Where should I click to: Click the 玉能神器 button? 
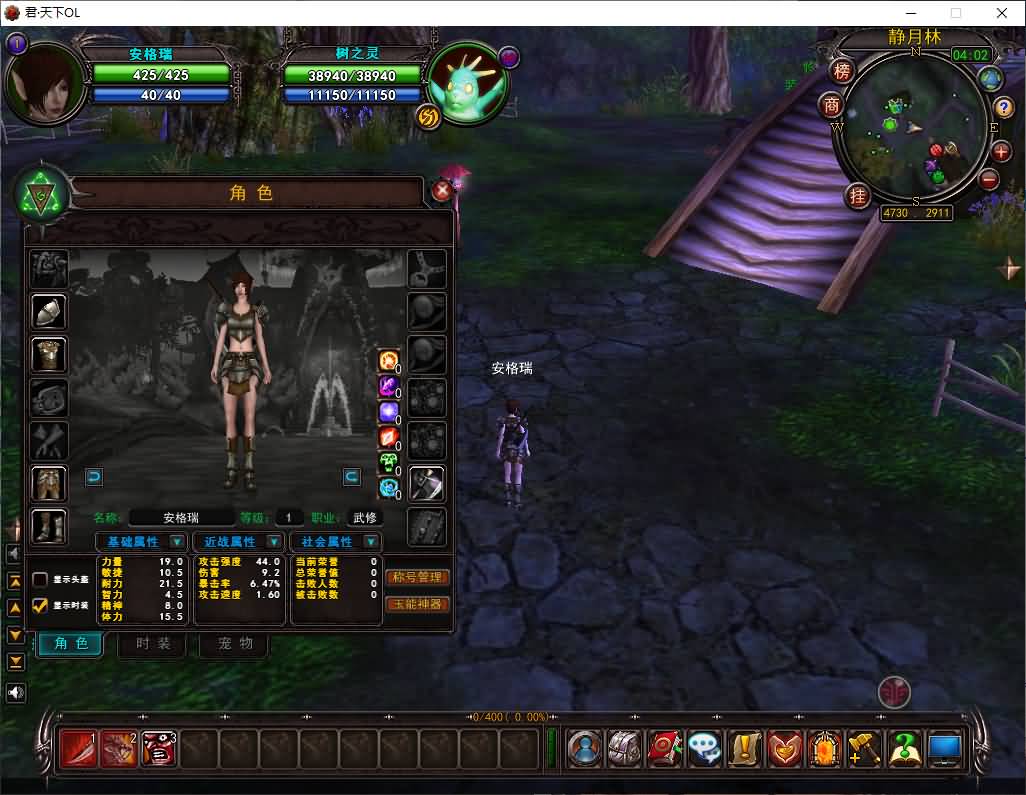click(x=417, y=604)
